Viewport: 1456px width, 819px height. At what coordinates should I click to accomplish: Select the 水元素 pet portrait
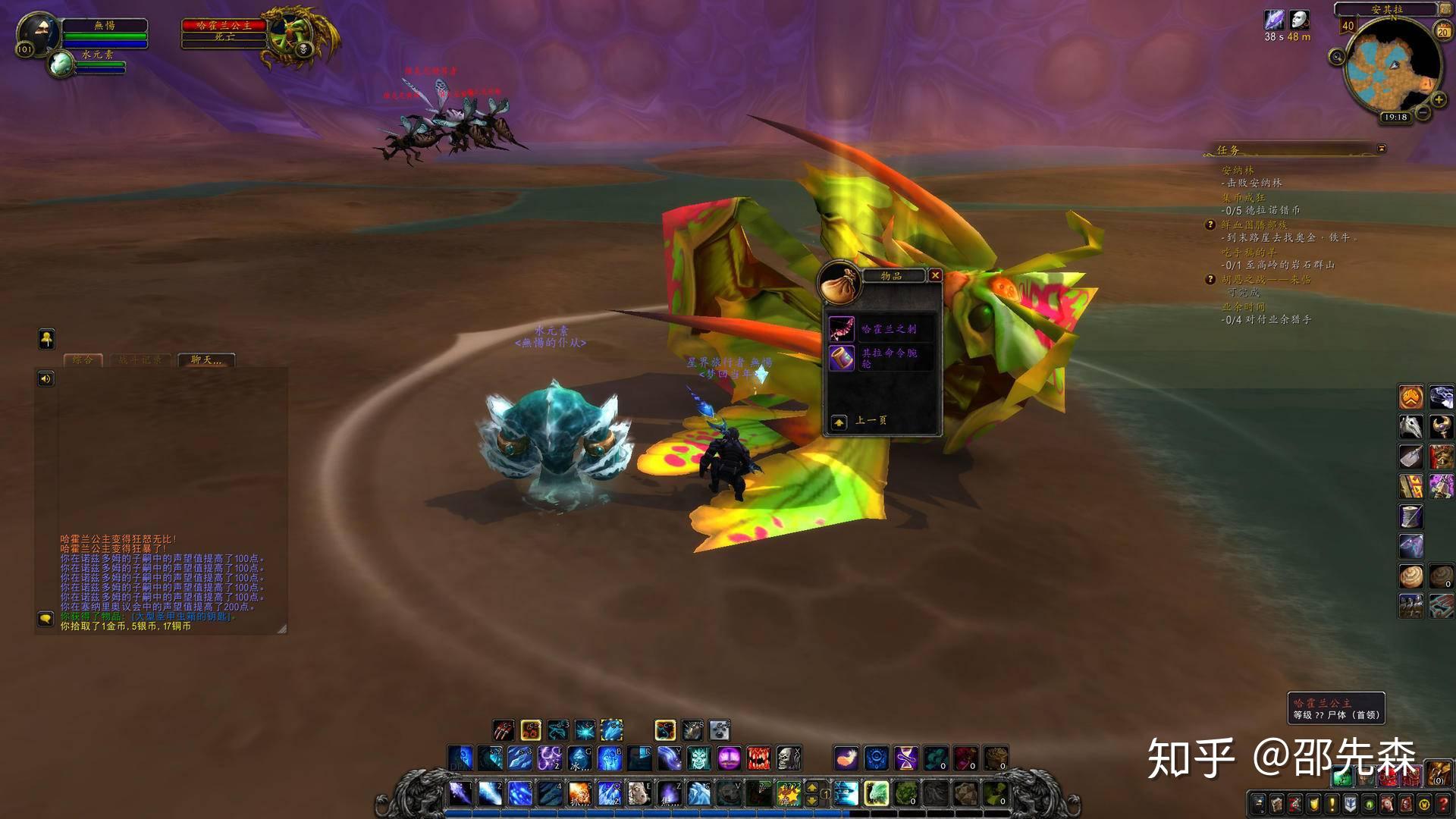tap(60, 64)
